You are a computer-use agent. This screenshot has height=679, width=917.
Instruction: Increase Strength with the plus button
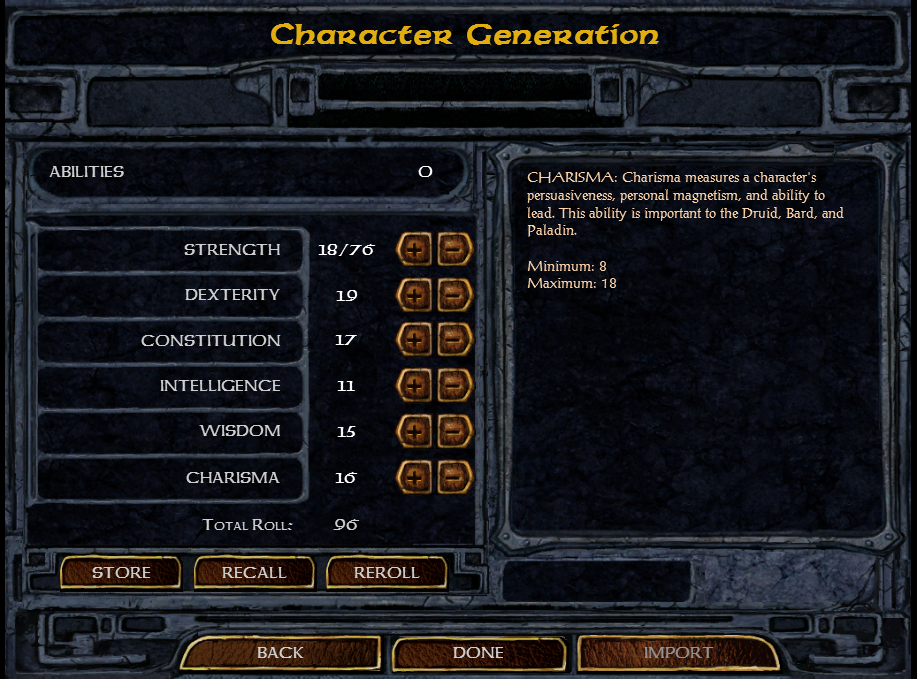point(414,249)
